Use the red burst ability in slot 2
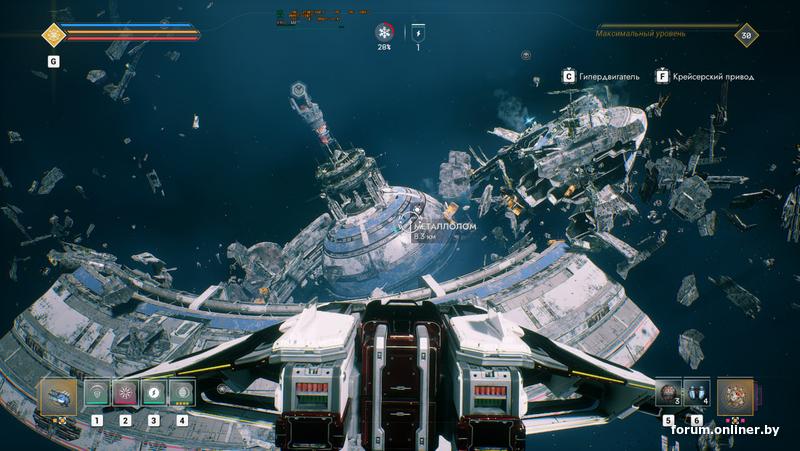The width and height of the screenshot is (800, 451). (x=125, y=393)
